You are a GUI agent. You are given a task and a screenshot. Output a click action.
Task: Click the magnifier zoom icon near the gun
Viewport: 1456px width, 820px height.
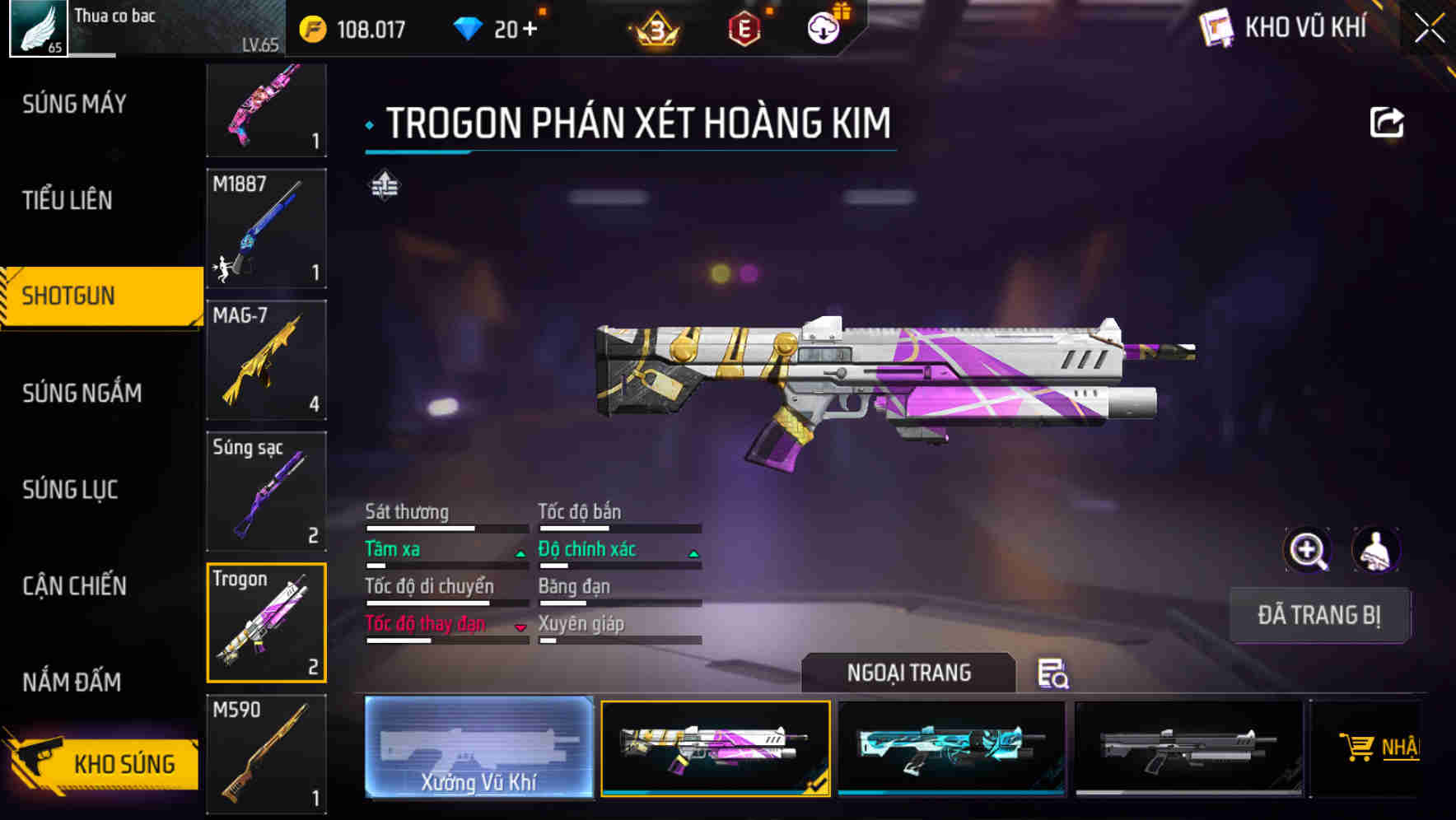point(1309,550)
